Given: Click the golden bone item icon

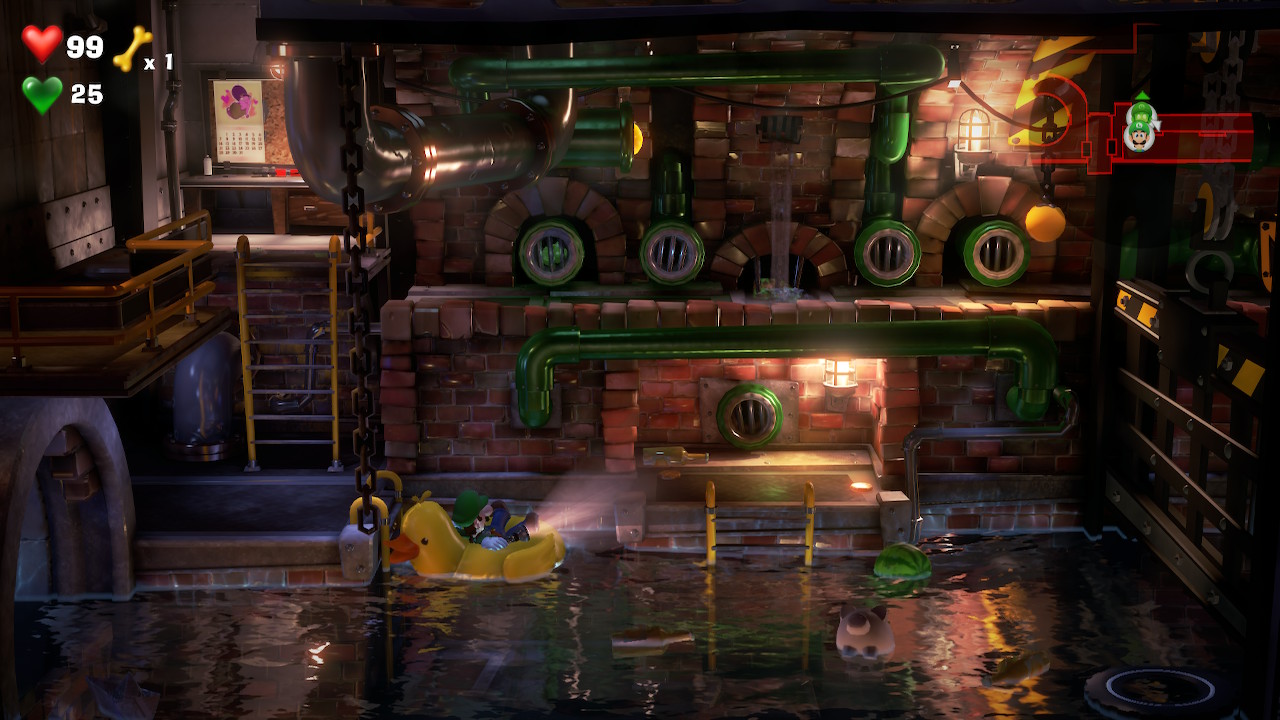Looking at the screenshot, I should pyautogui.click(x=132, y=48).
